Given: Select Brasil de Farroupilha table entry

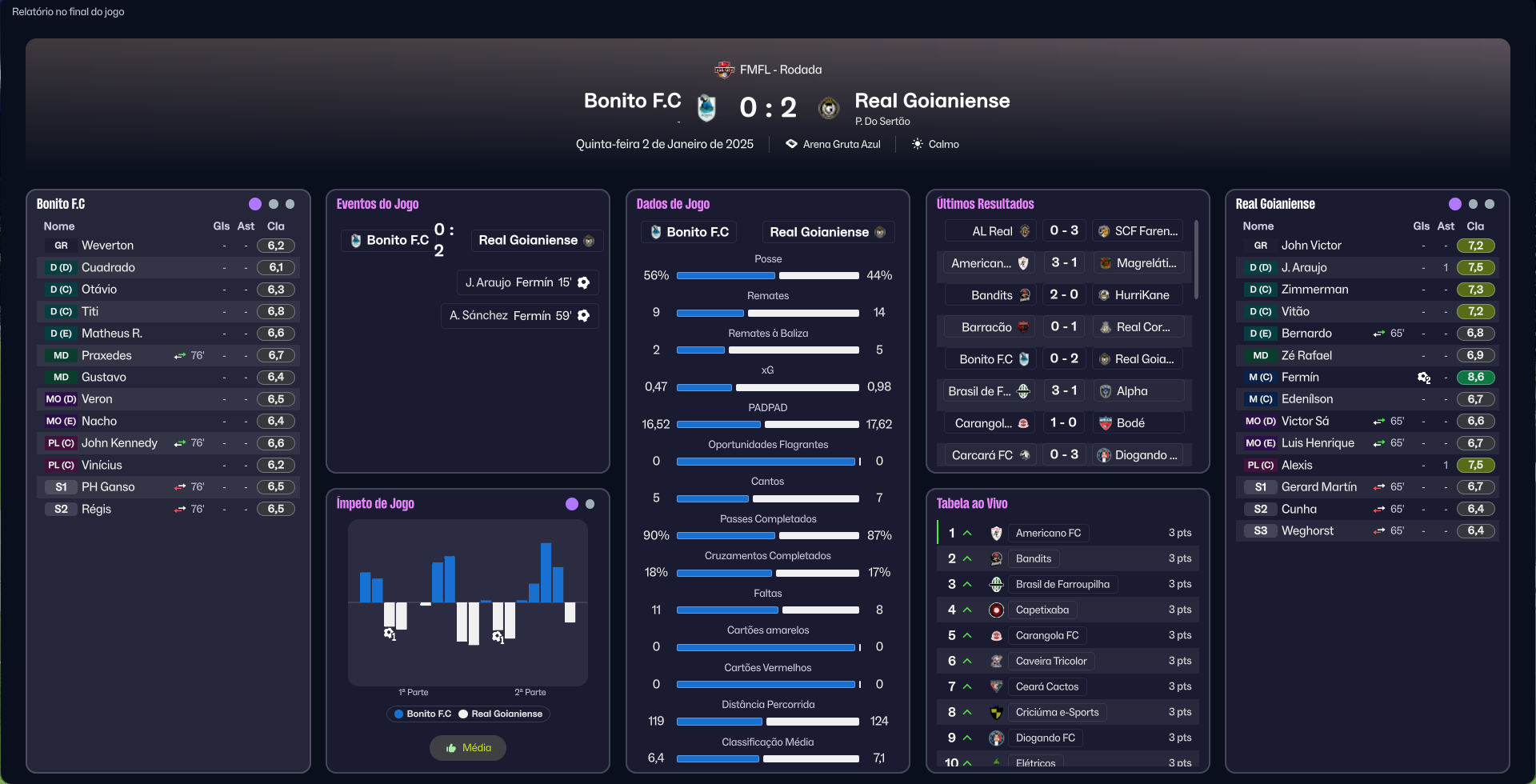Looking at the screenshot, I should (x=1062, y=584).
